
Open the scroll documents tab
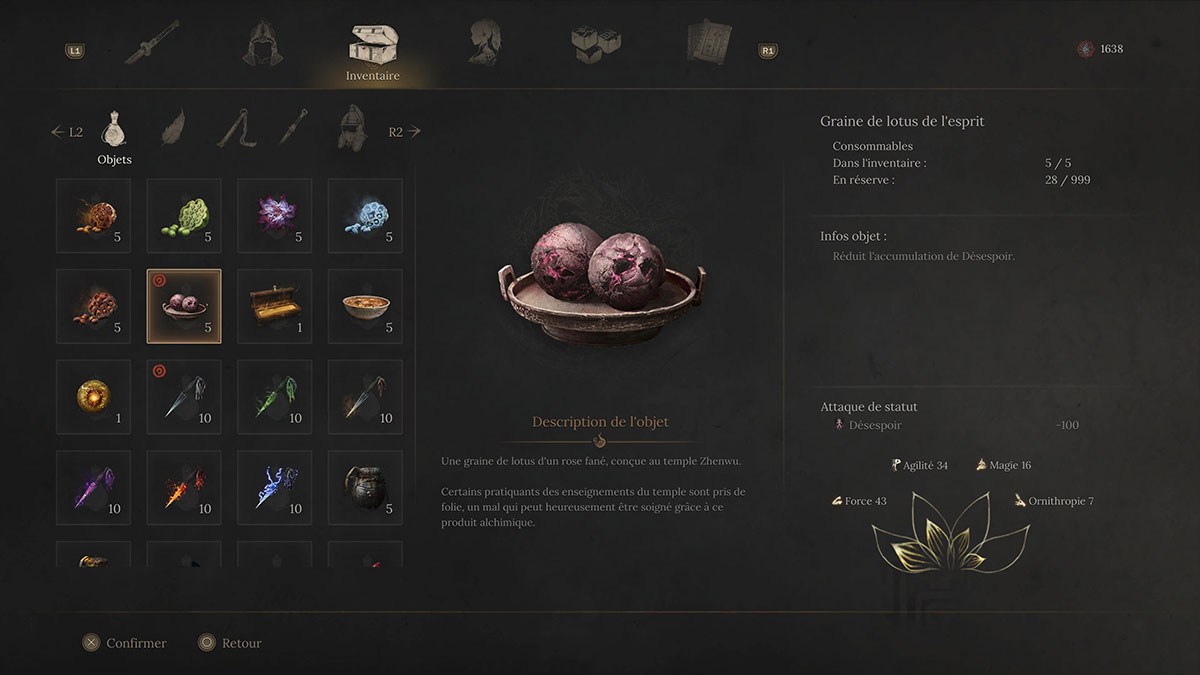pyautogui.click(x=709, y=43)
